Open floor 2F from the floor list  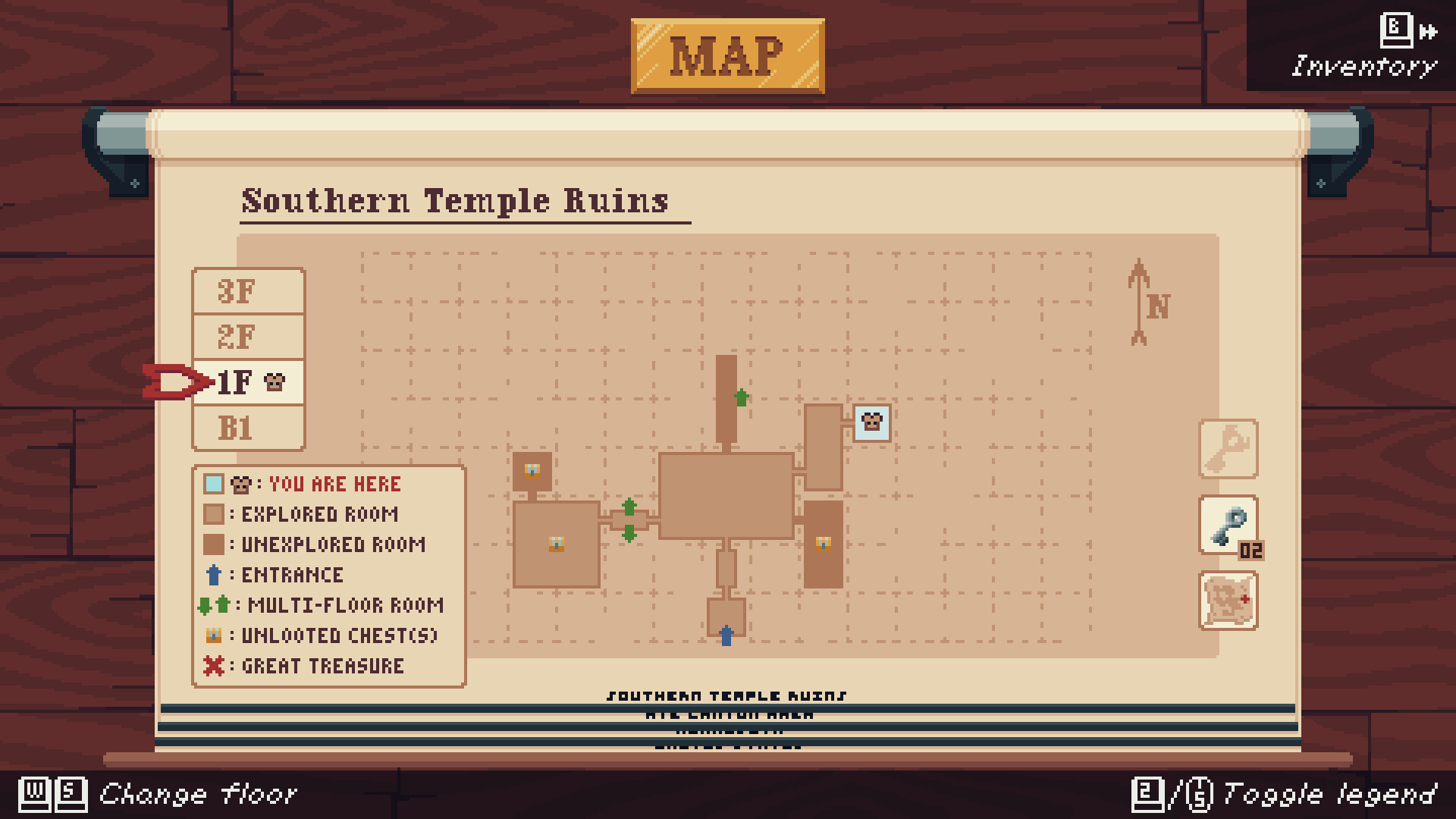tap(248, 337)
